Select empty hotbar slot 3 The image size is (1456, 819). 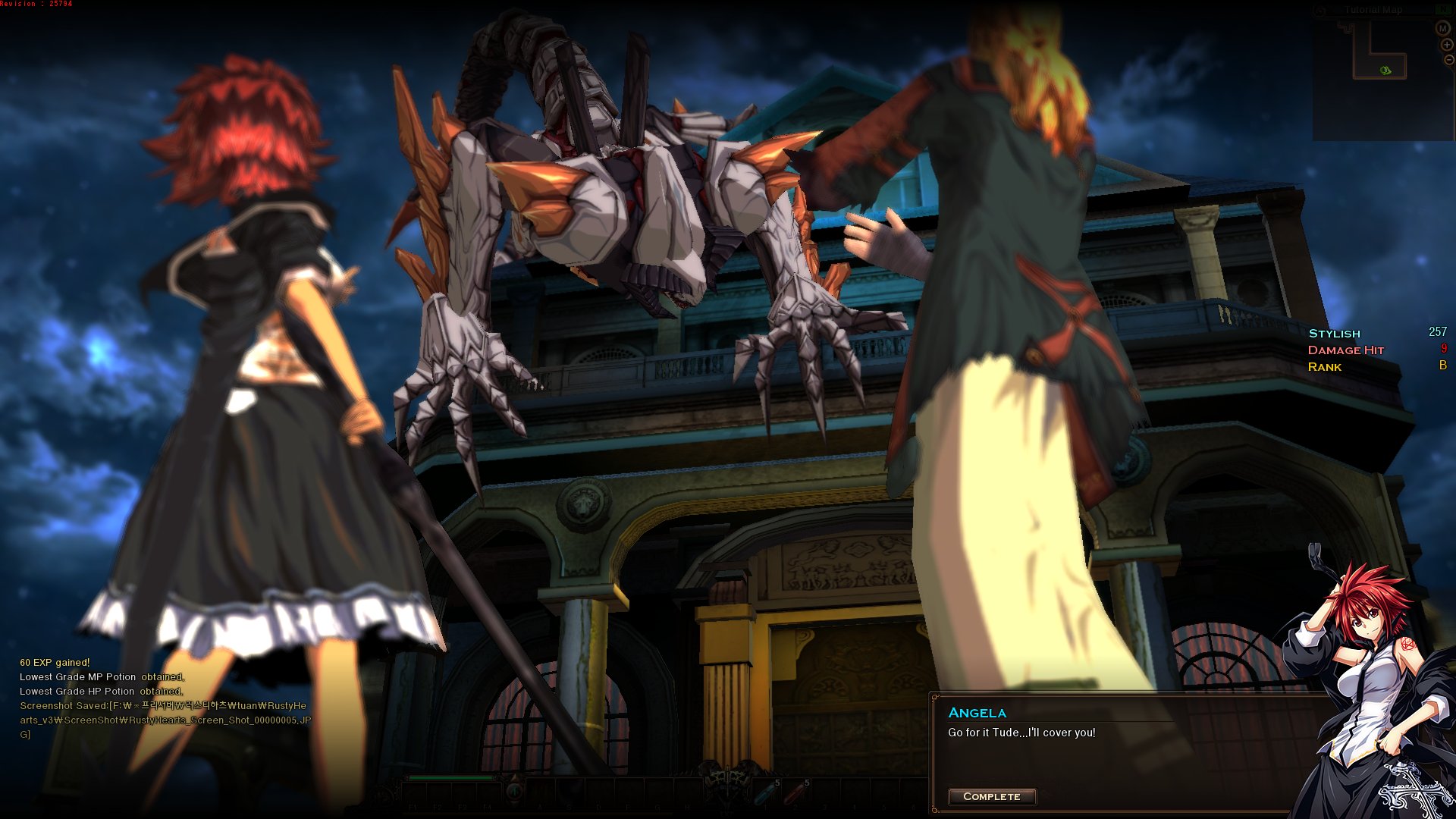[x=825, y=792]
